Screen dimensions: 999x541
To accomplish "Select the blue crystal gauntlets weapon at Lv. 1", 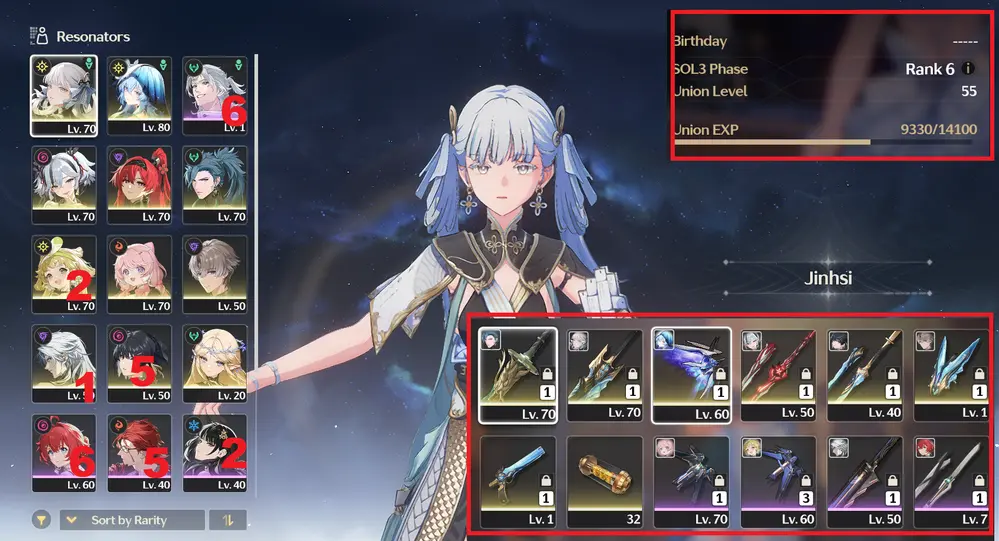I will (x=950, y=373).
